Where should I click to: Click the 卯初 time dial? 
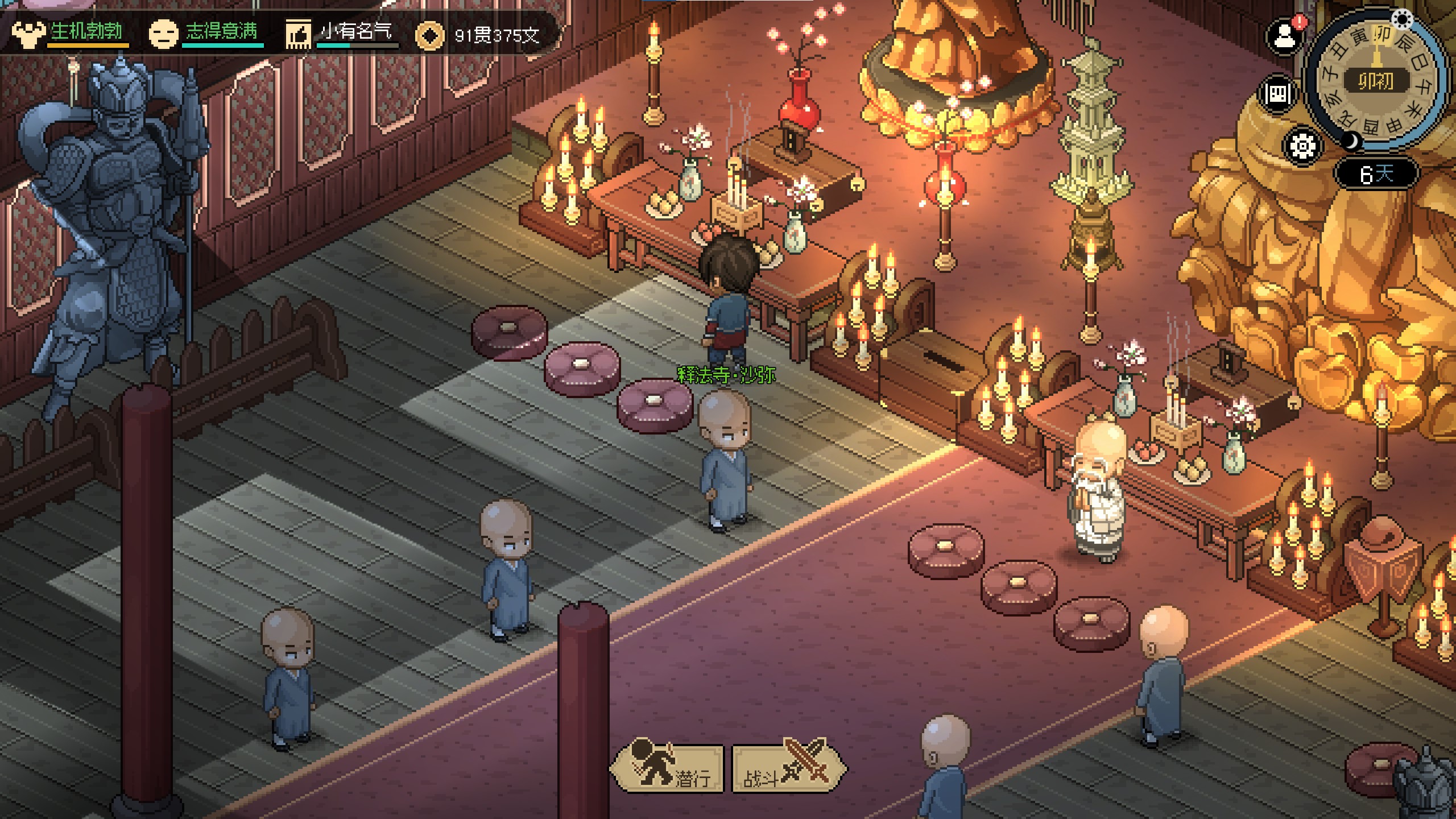click(x=1376, y=81)
